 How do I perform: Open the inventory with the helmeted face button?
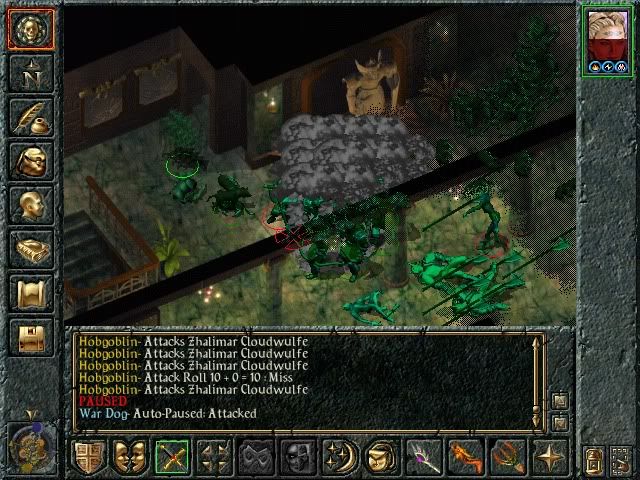click(31, 162)
